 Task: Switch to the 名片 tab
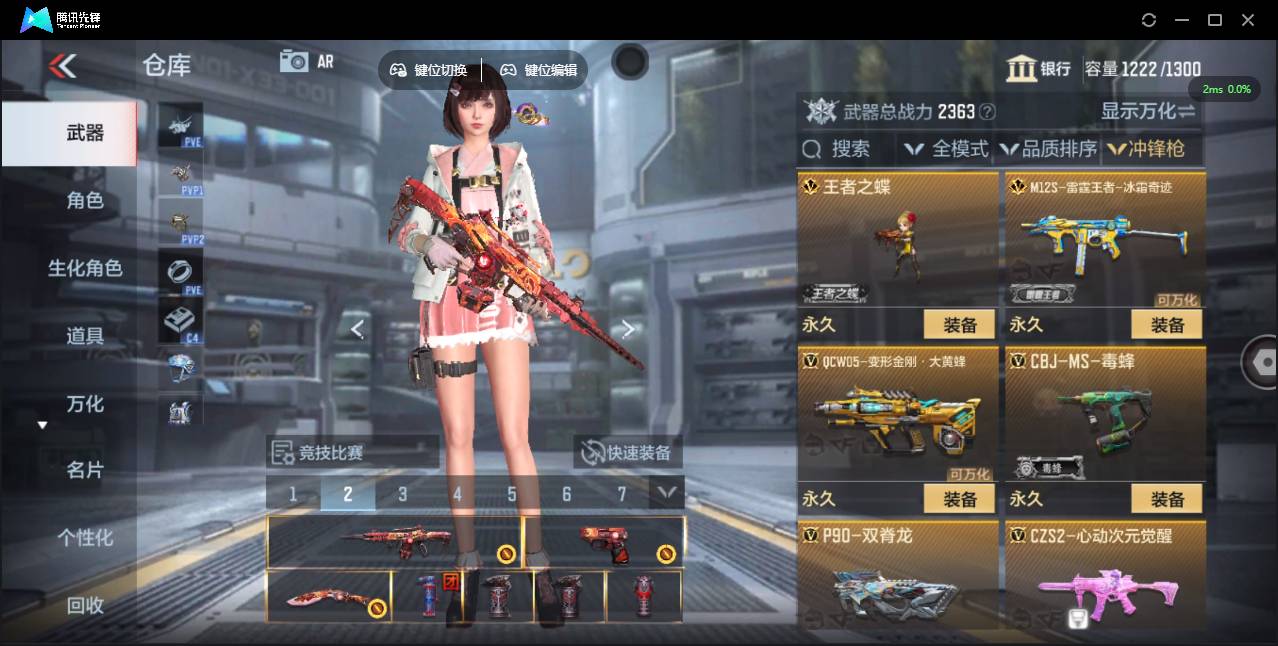(x=85, y=470)
